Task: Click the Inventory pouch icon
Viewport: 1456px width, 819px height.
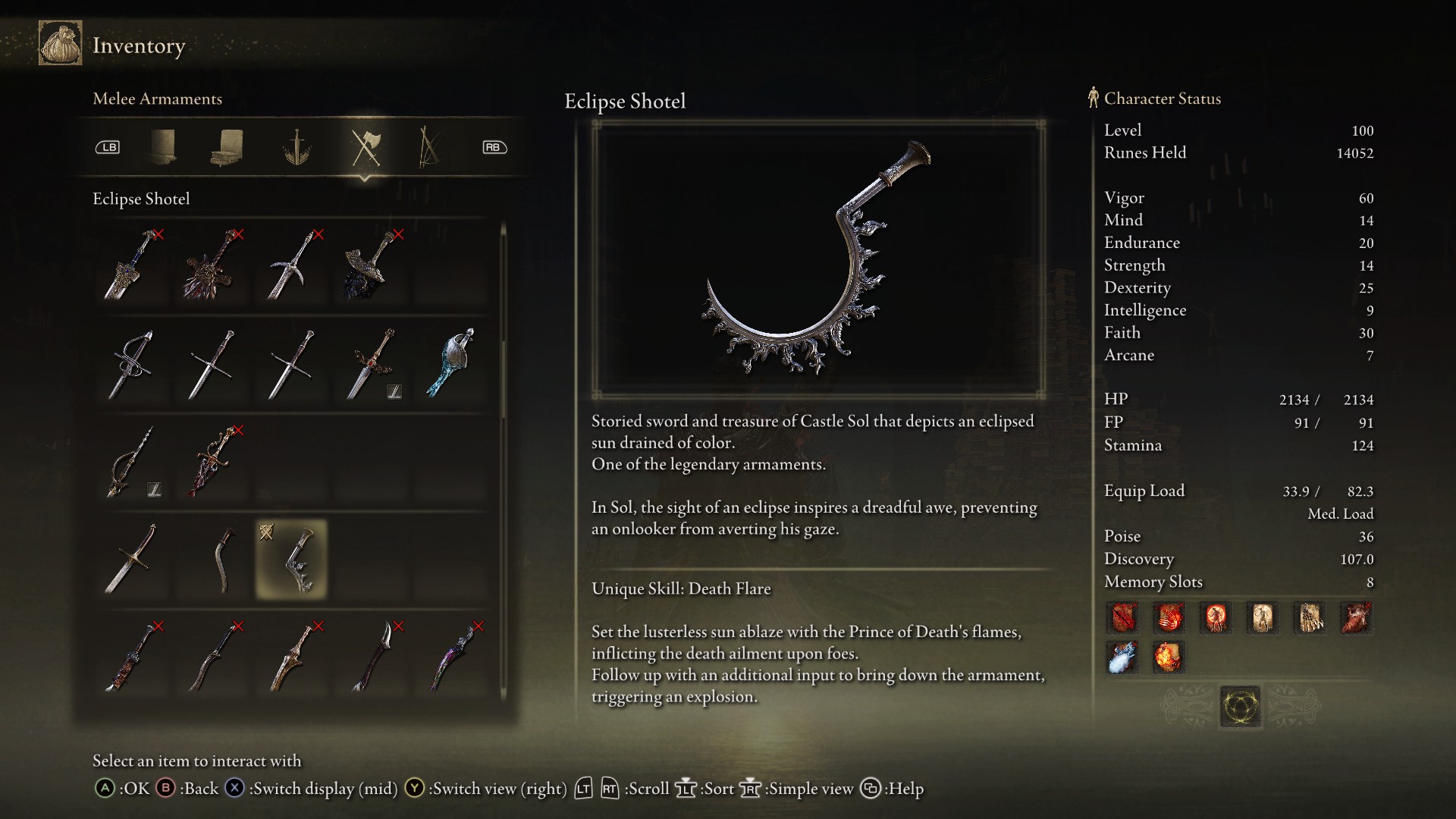Action: (x=61, y=44)
